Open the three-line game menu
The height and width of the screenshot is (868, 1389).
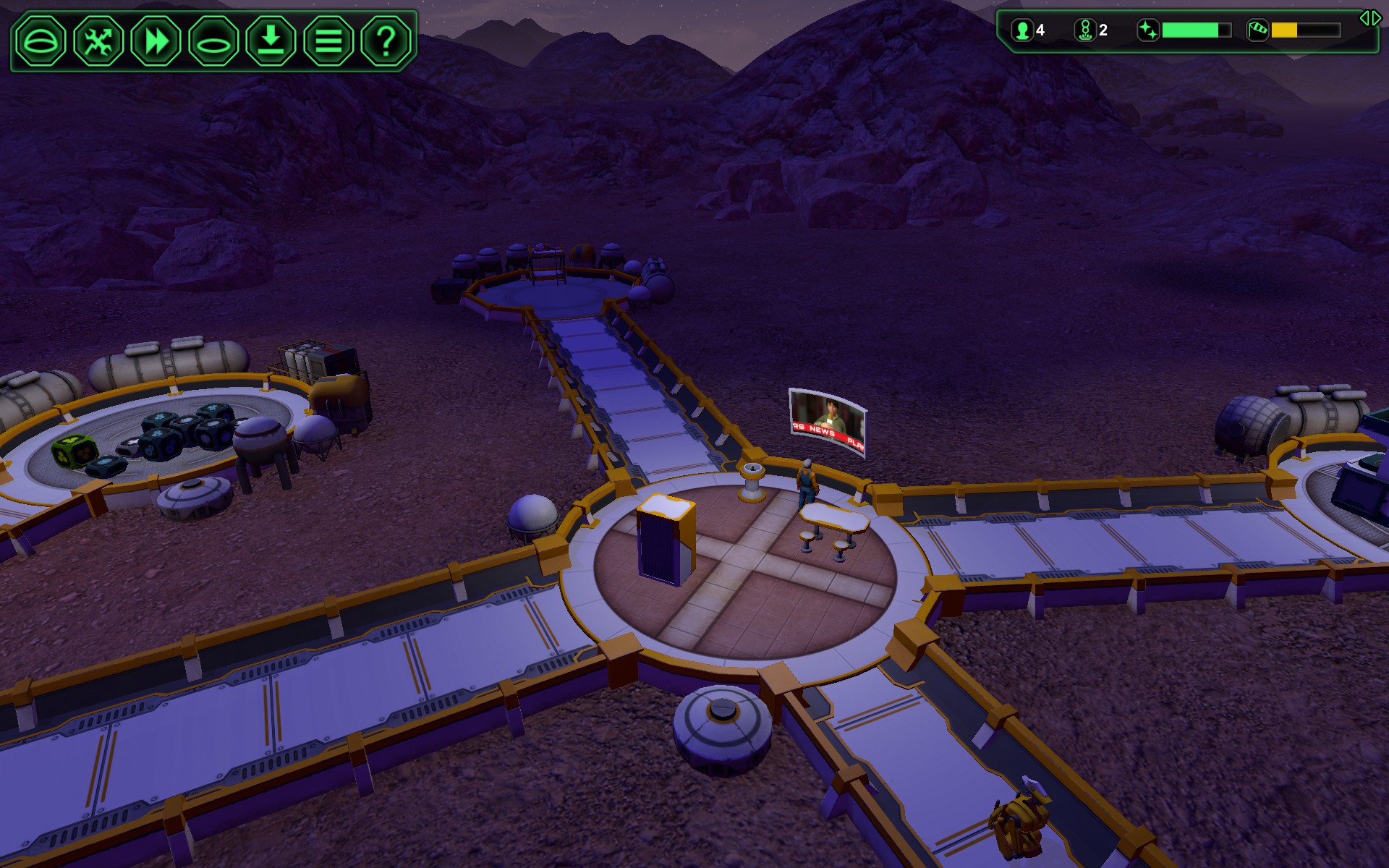(x=328, y=41)
